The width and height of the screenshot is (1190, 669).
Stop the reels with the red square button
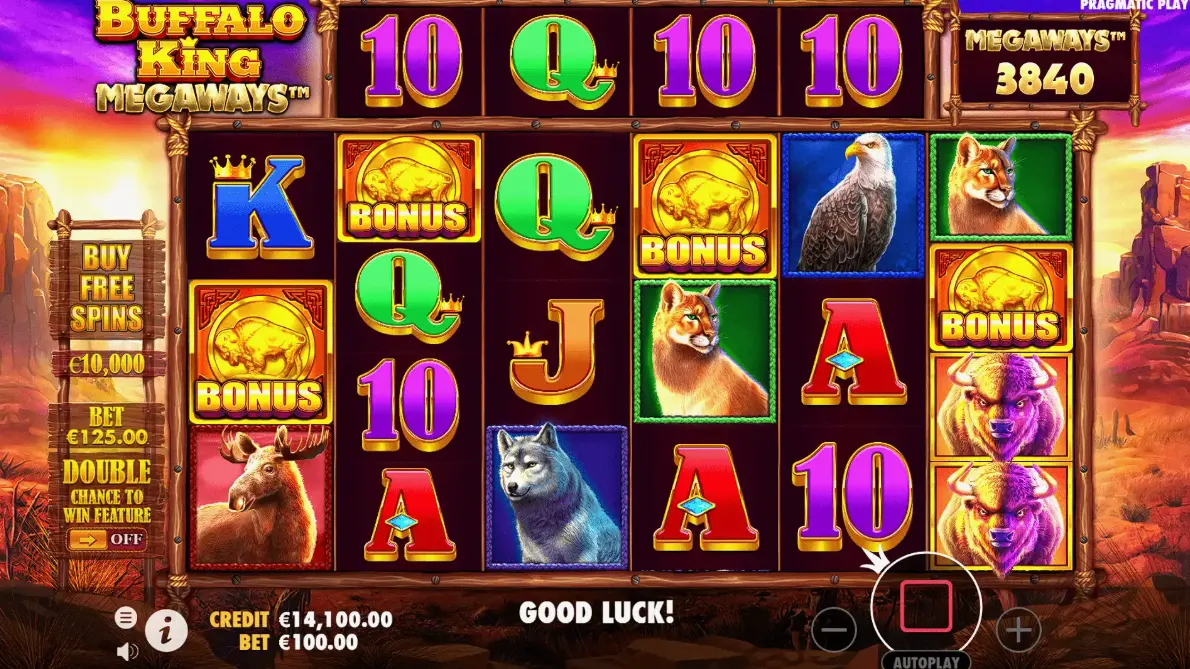(x=925, y=606)
